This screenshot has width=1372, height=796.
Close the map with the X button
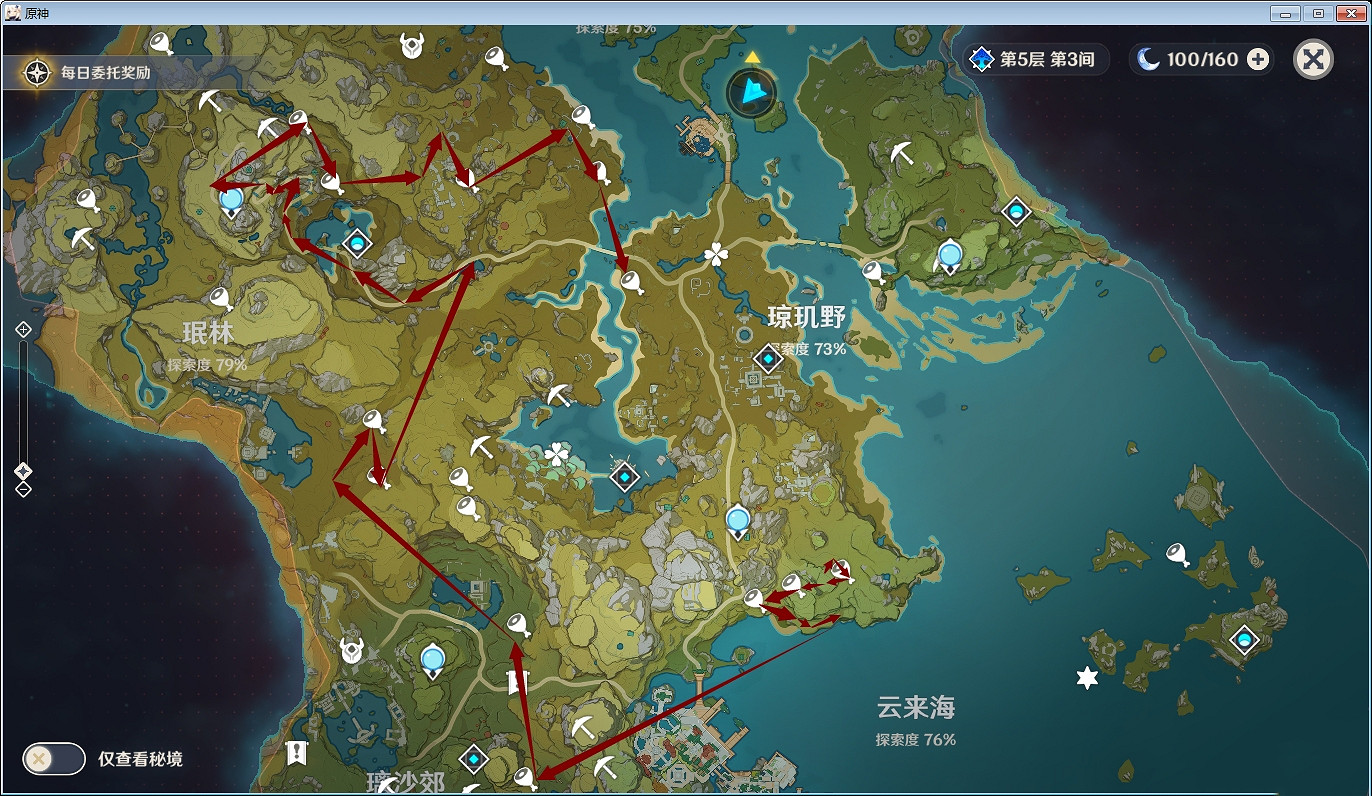point(1314,59)
